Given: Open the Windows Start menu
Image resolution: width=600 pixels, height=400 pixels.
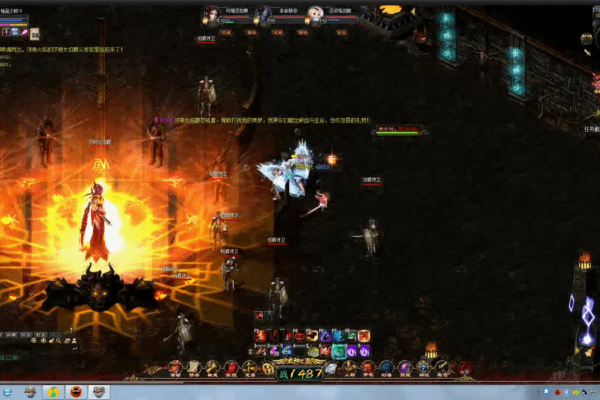Looking at the screenshot, I should (x=6, y=391).
